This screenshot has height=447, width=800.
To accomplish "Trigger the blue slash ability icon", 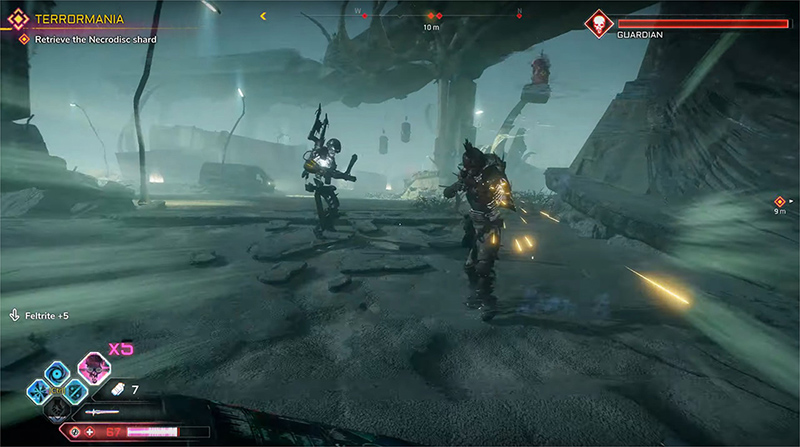I will click(x=78, y=390).
